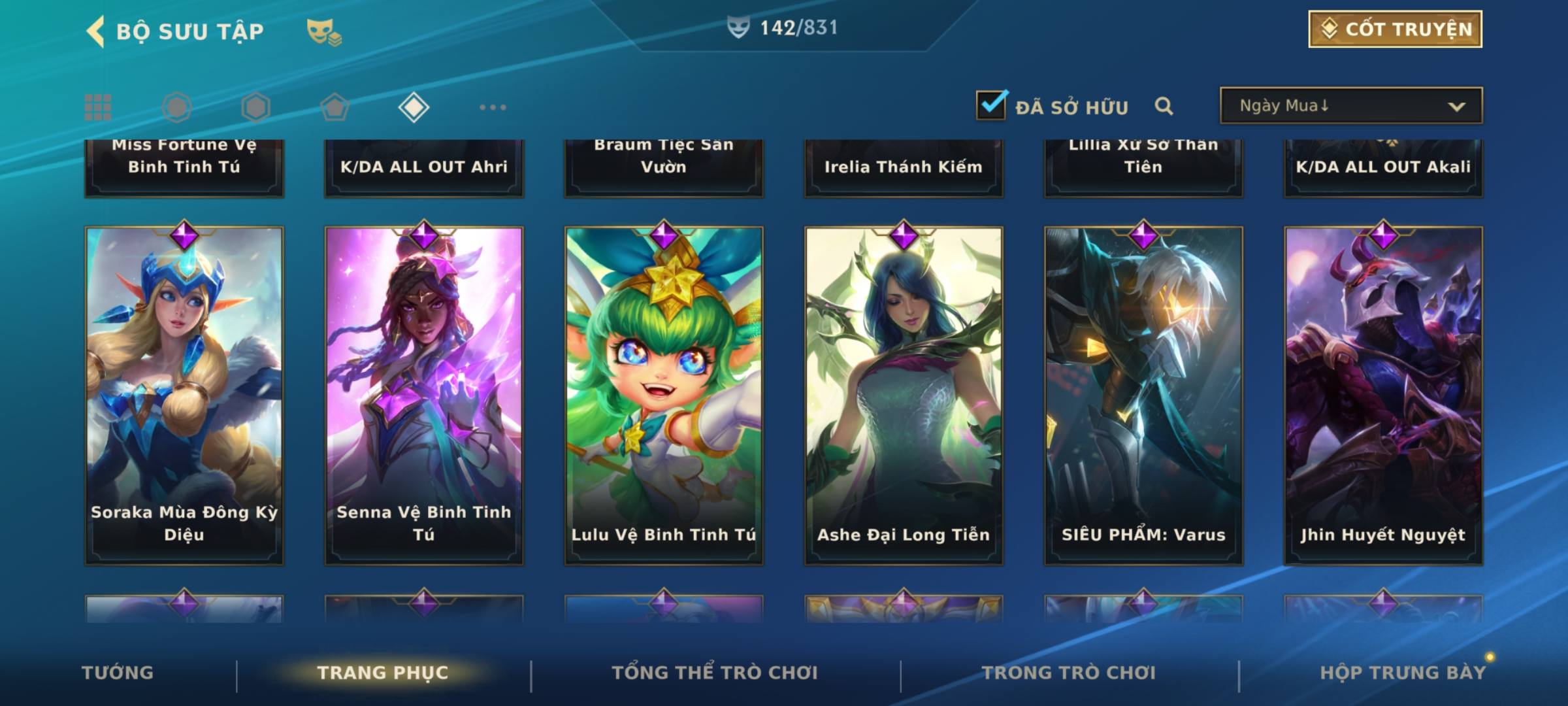Open more filters via three dots
The width and height of the screenshot is (1568, 706).
[493, 107]
